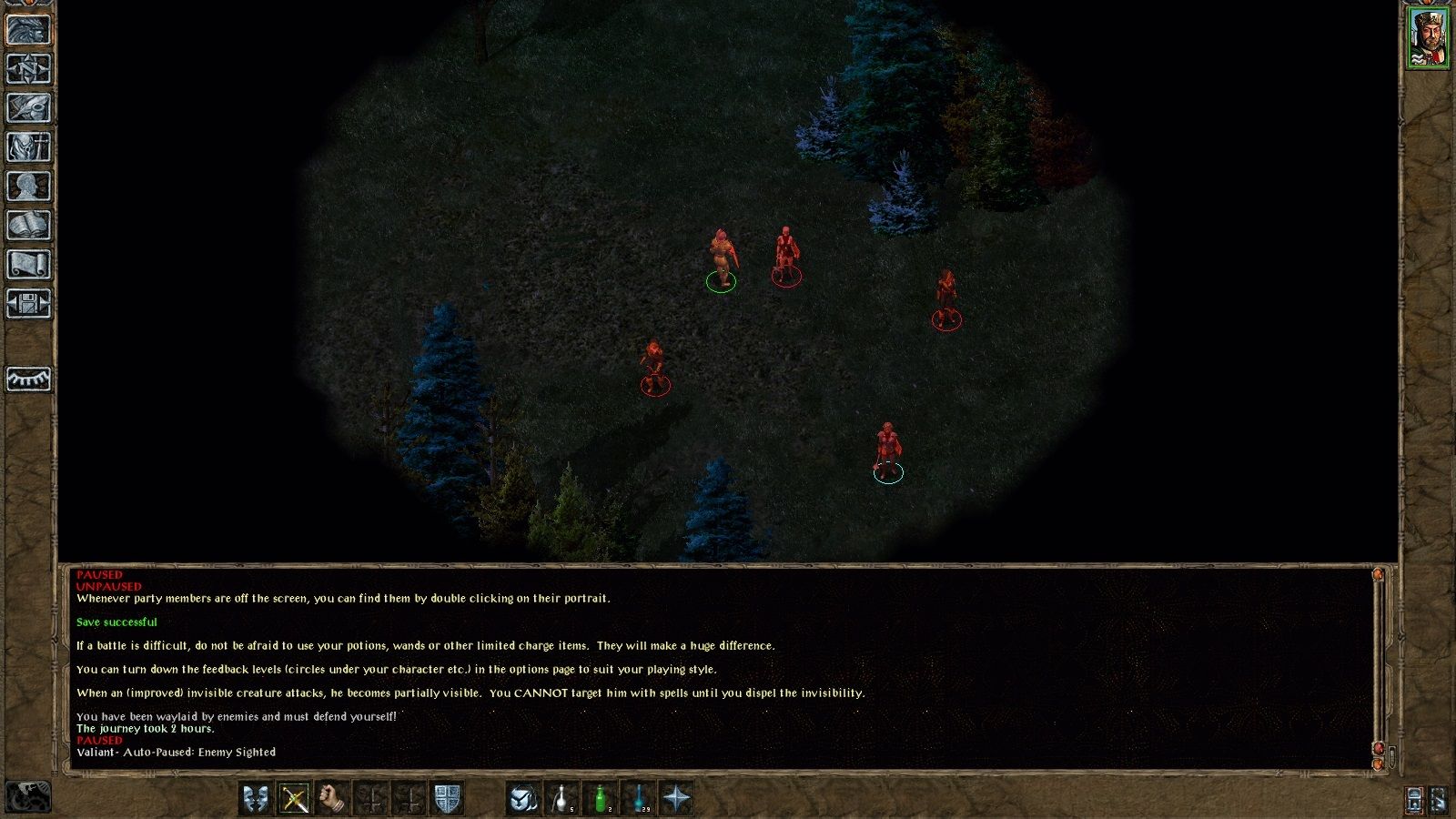
Task: Open the area map (compass icon)
Action: pos(28,69)
